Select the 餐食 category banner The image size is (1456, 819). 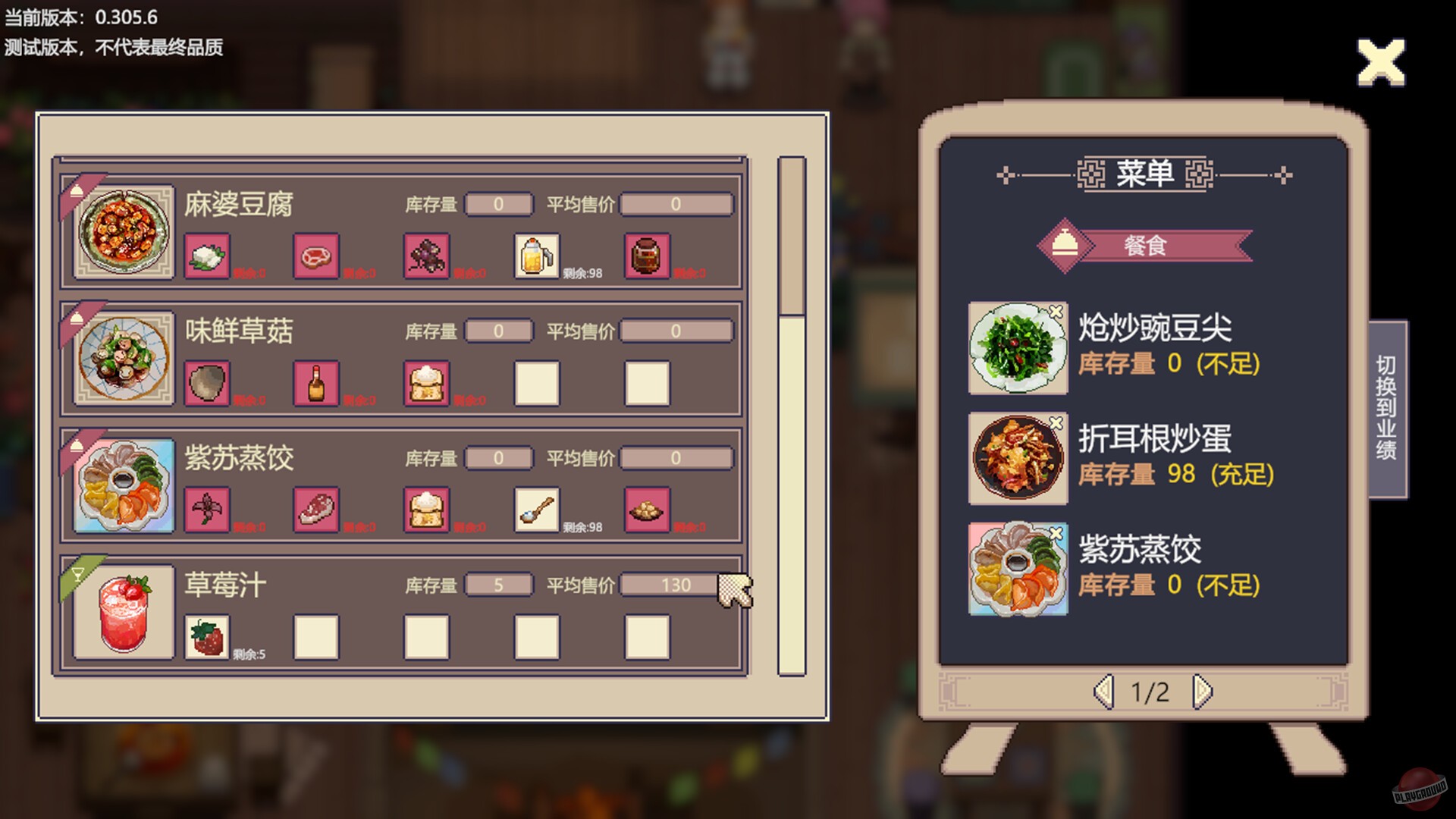tap(1145, 245)
